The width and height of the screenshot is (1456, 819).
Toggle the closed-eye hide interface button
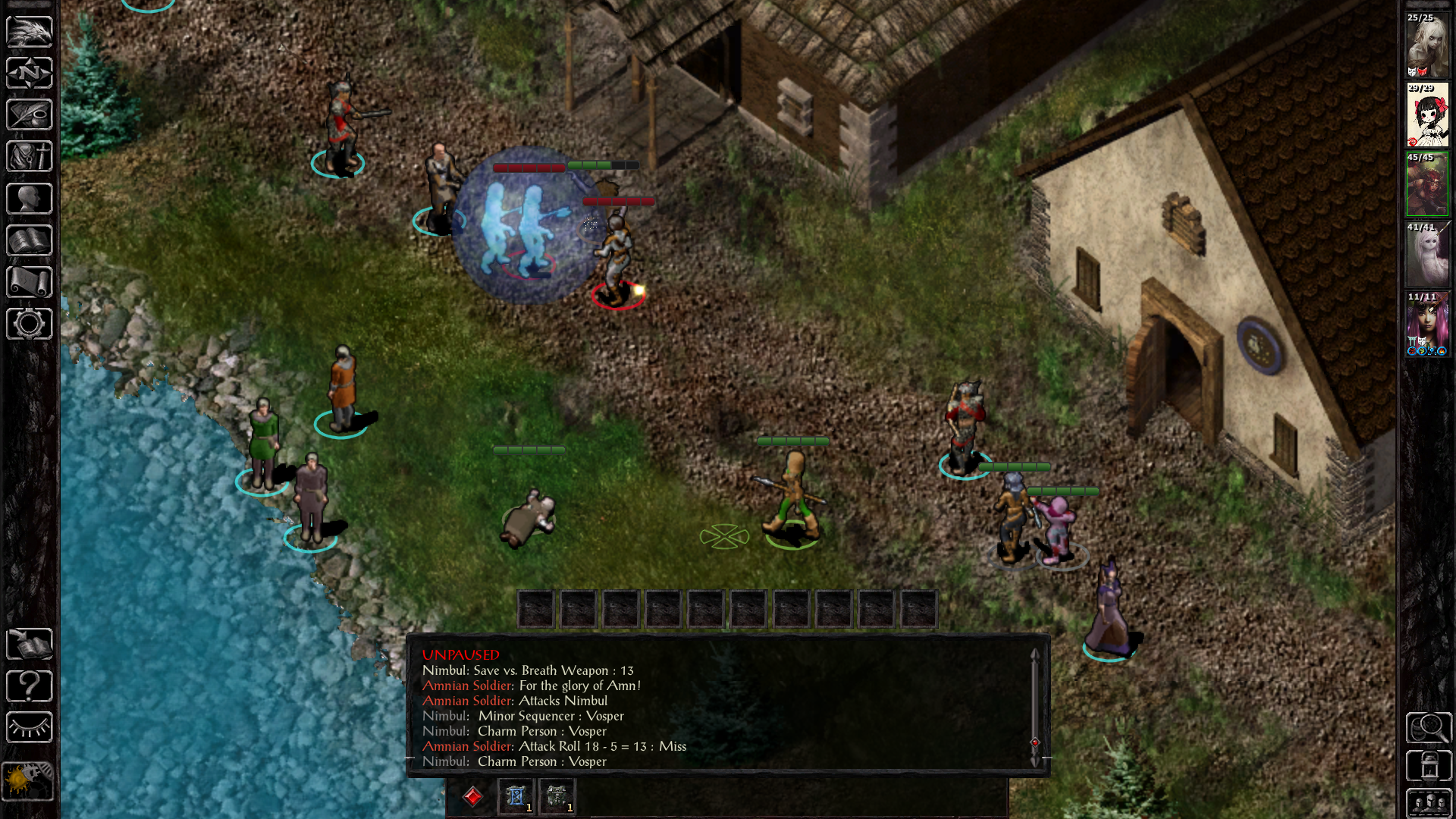pyautogui.click(x=30, y=728)
